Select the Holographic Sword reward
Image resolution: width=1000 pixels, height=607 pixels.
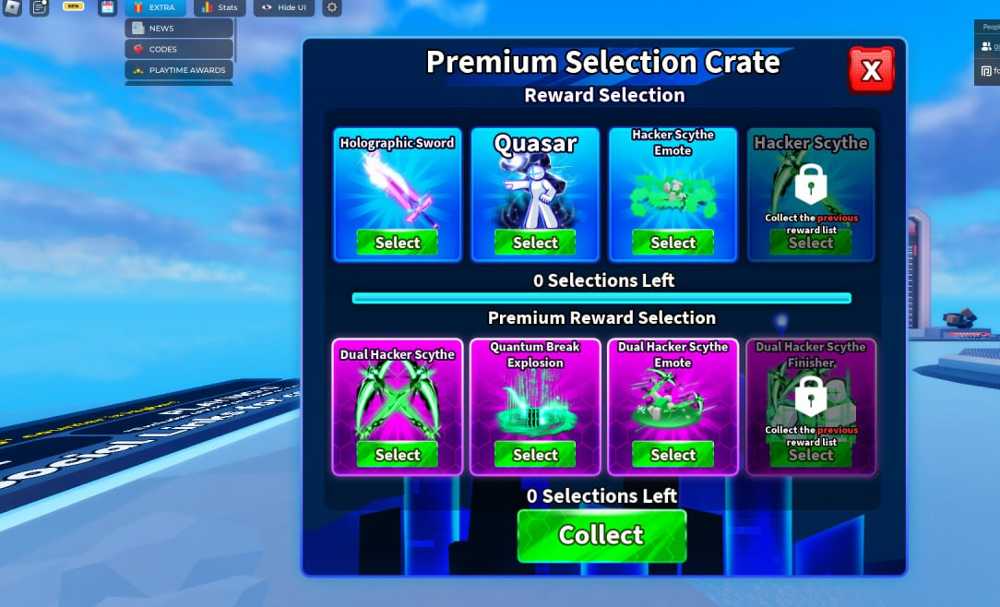coord(397,242)
